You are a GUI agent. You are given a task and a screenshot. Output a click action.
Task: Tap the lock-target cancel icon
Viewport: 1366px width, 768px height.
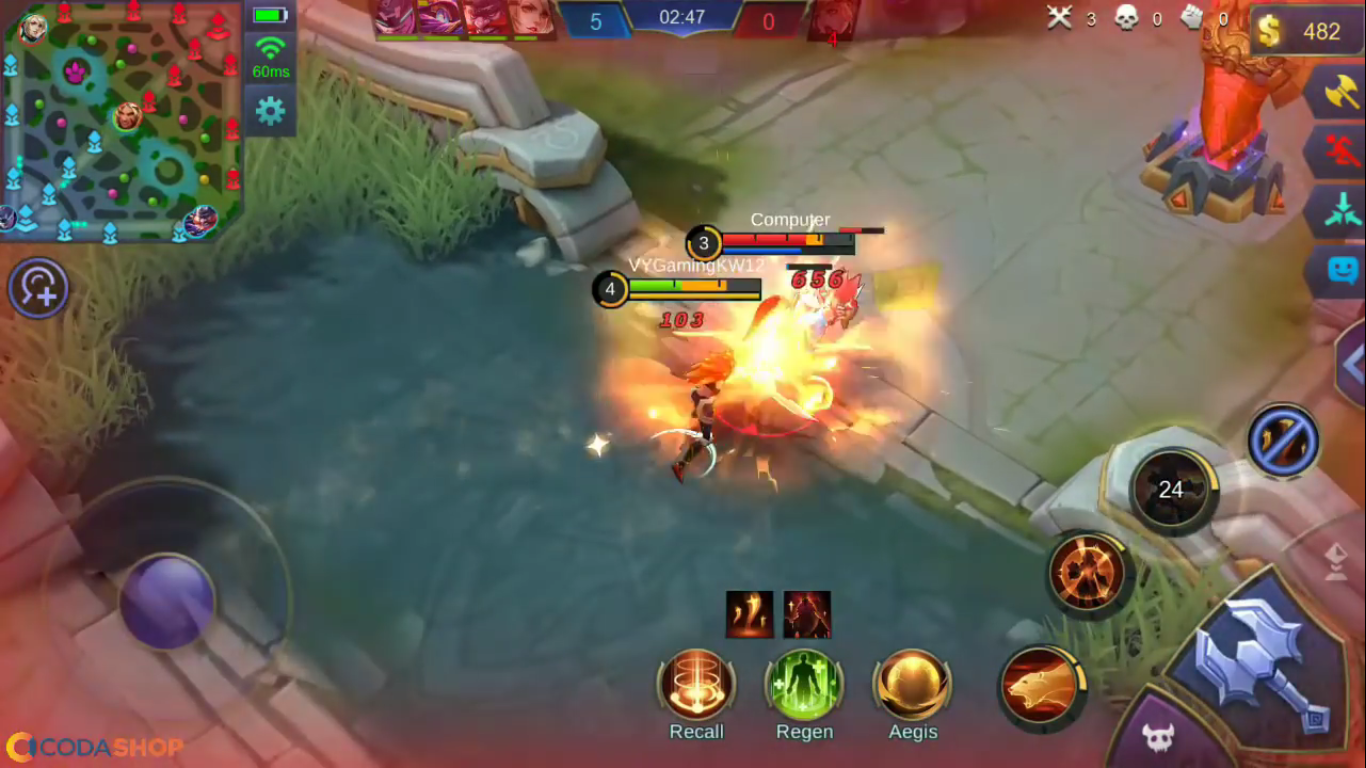(x=1284, y=440)
